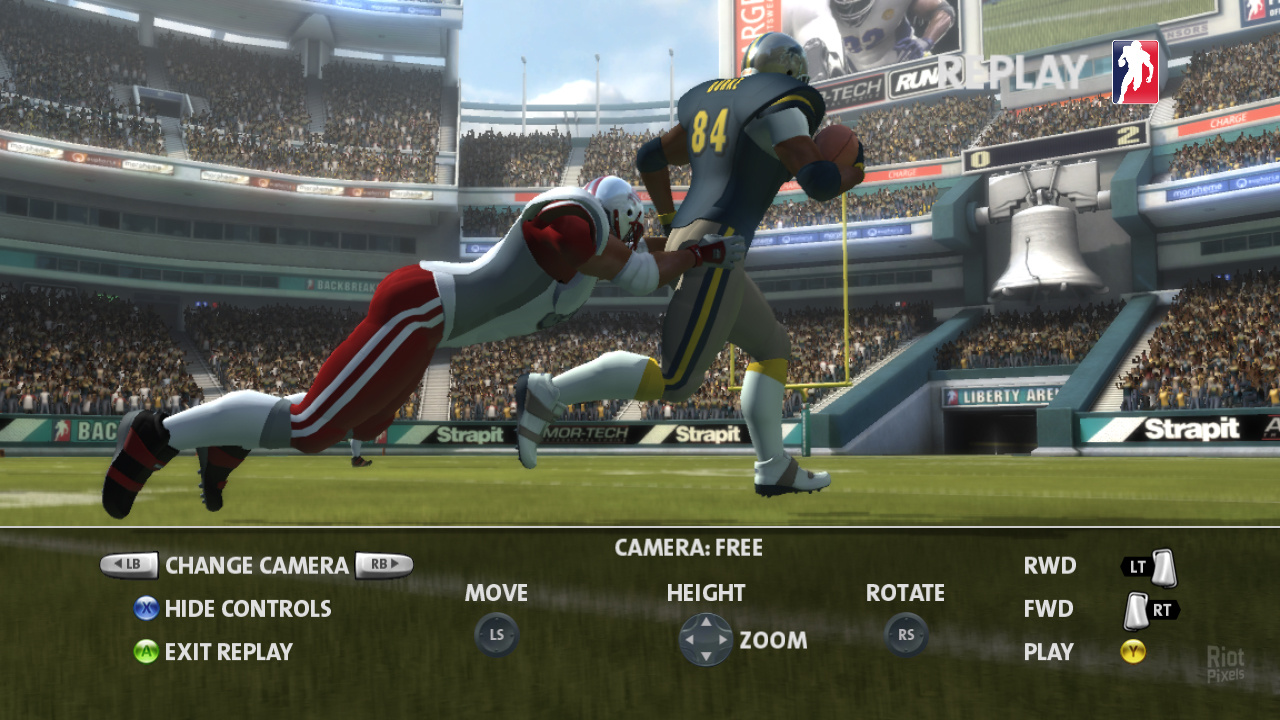The width and height of the screenshot is (1280, 720).
Task: Select the Exit Replay option
Action: coord(228,652)
